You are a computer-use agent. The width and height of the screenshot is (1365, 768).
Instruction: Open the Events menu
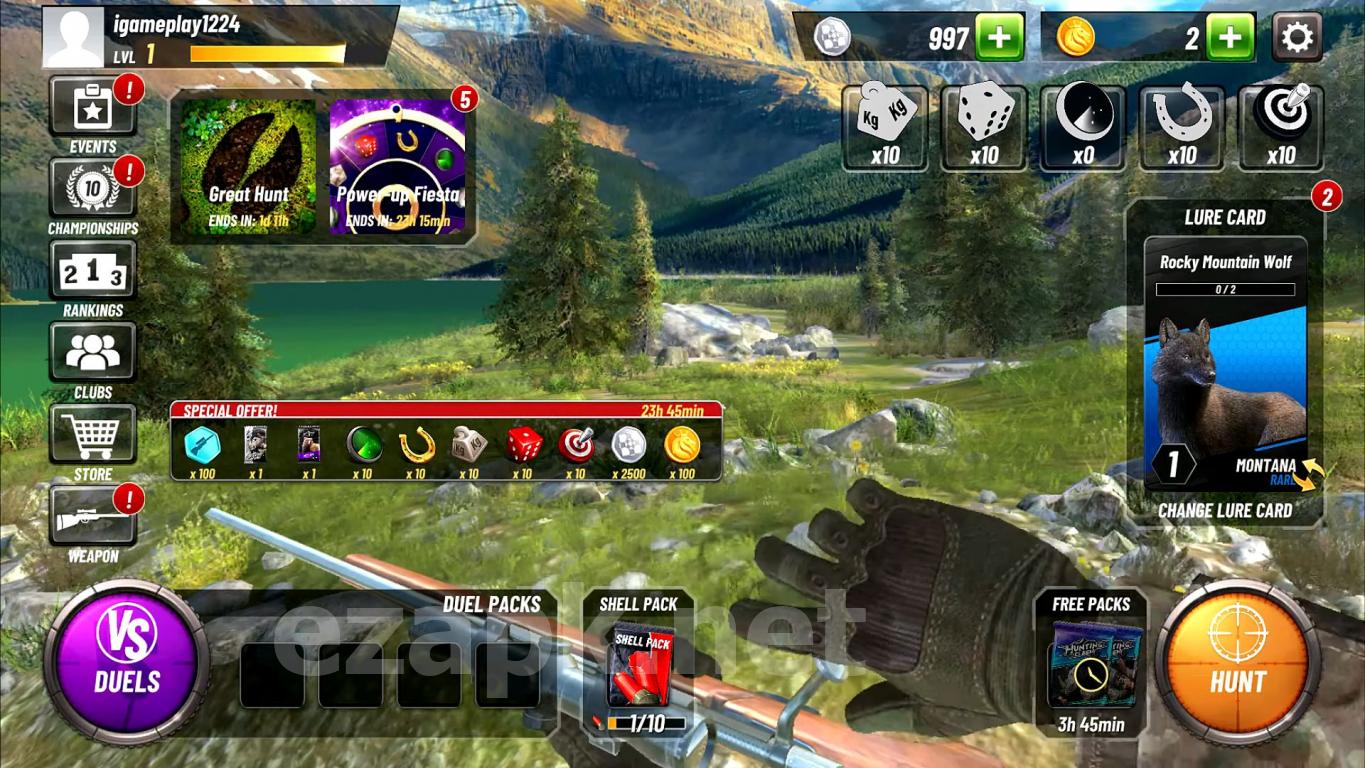(93, 110)
